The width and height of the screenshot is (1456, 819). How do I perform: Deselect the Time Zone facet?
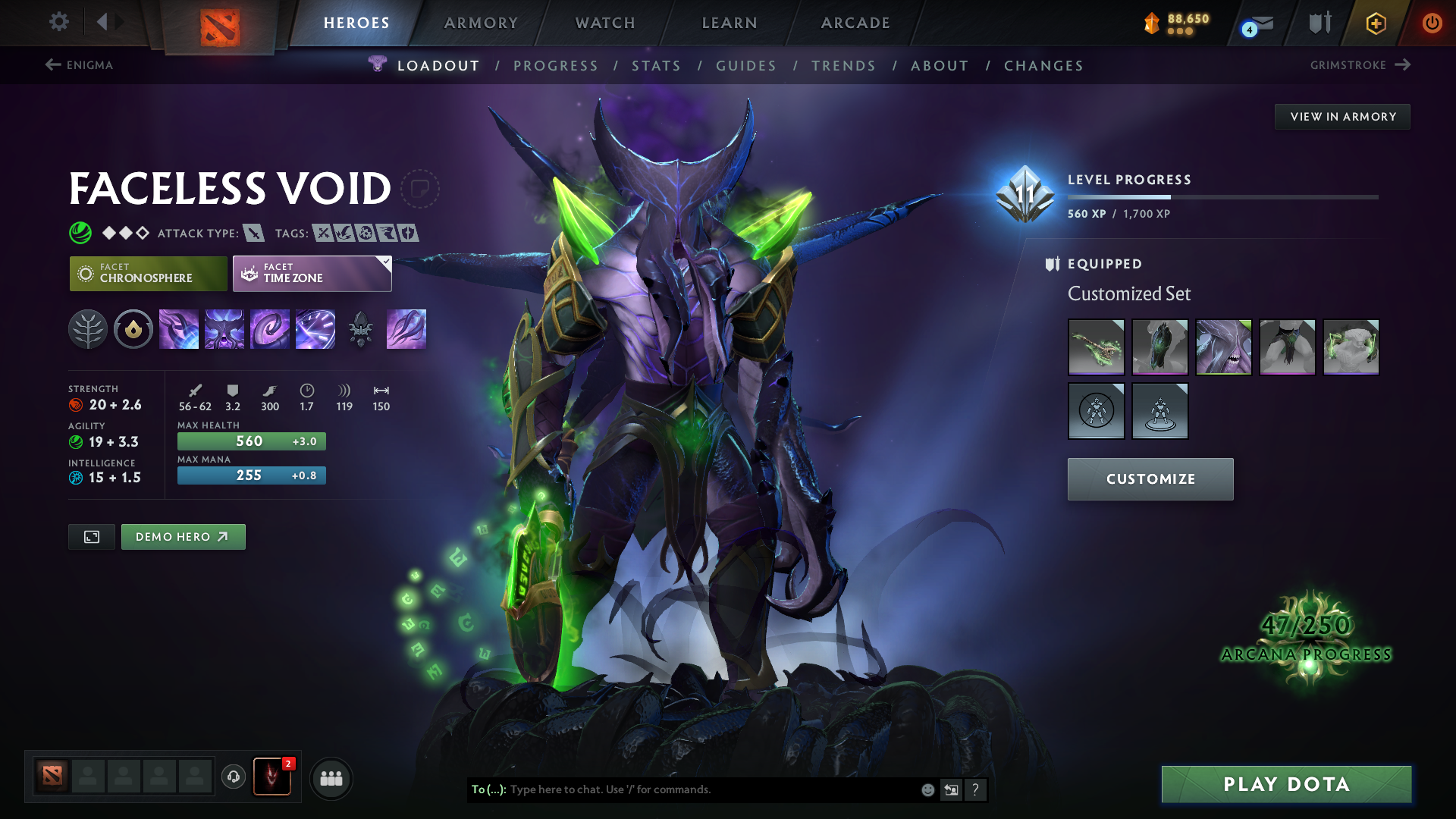[x=312, y=273]
